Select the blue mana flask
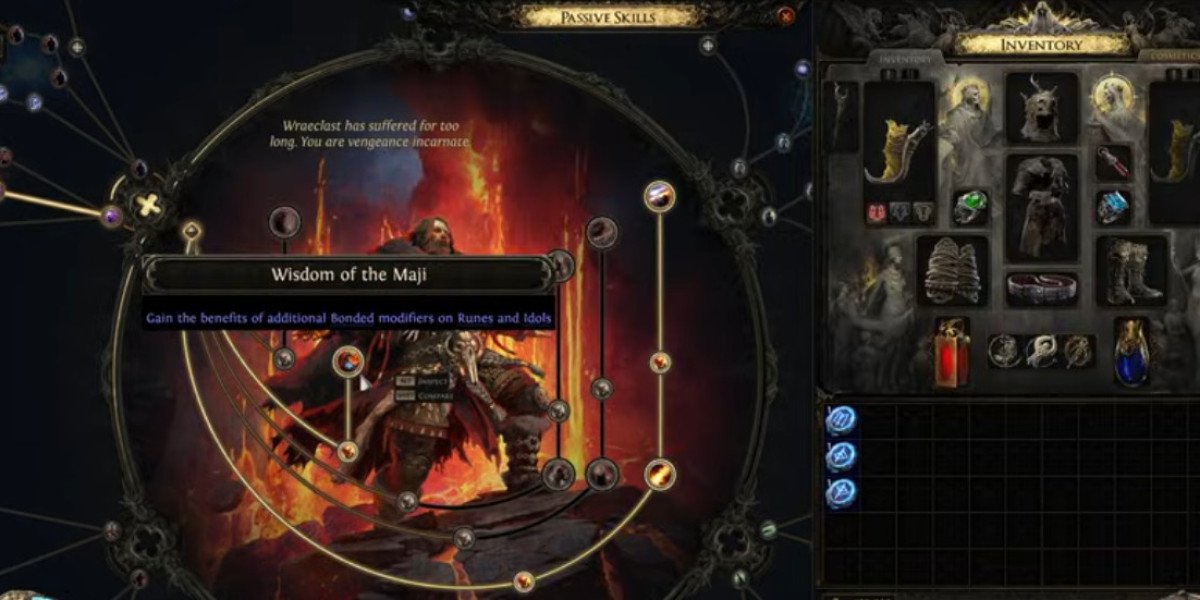This screenshot has width=1200, height=600. coord(1131,352)
